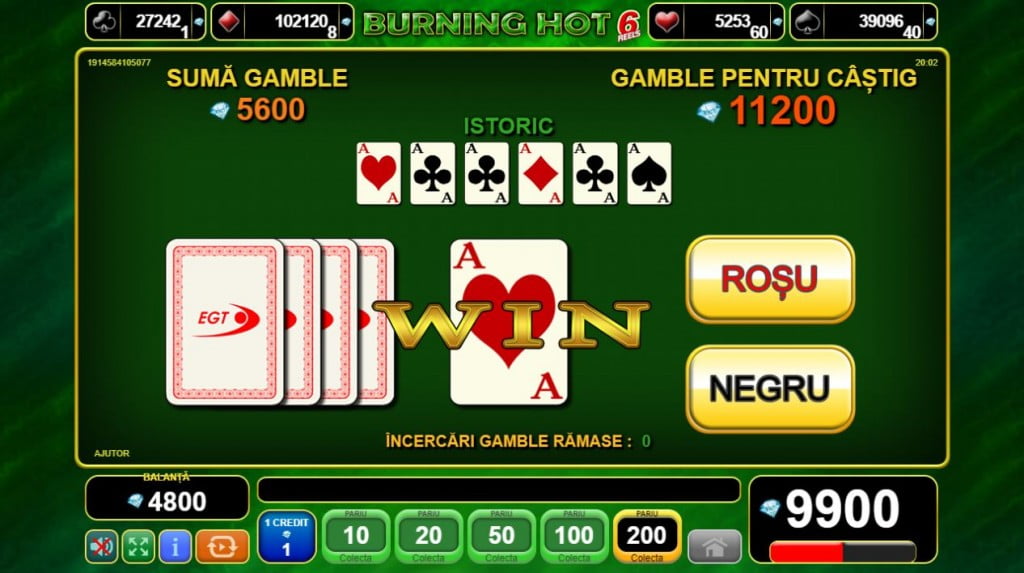
Task: Select the spades jackpot counter
Action: pyautogui.click(x=863, y=21)
